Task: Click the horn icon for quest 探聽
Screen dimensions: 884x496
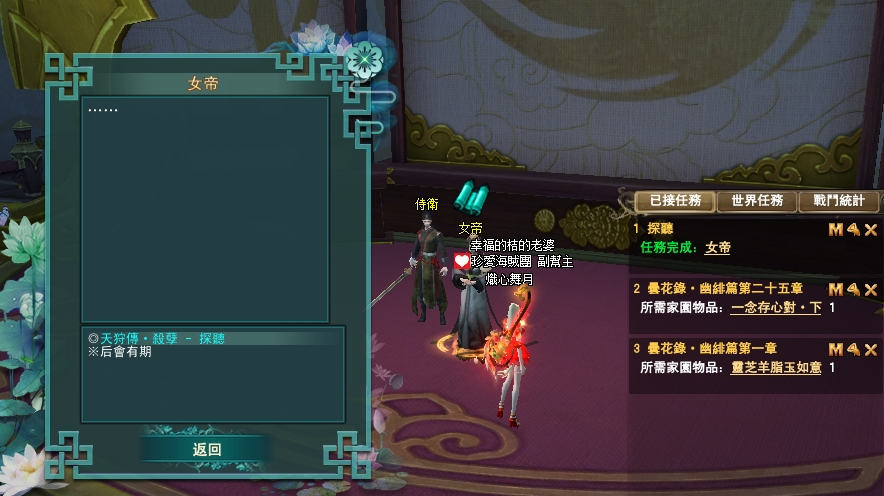Action: click(853, 230)
